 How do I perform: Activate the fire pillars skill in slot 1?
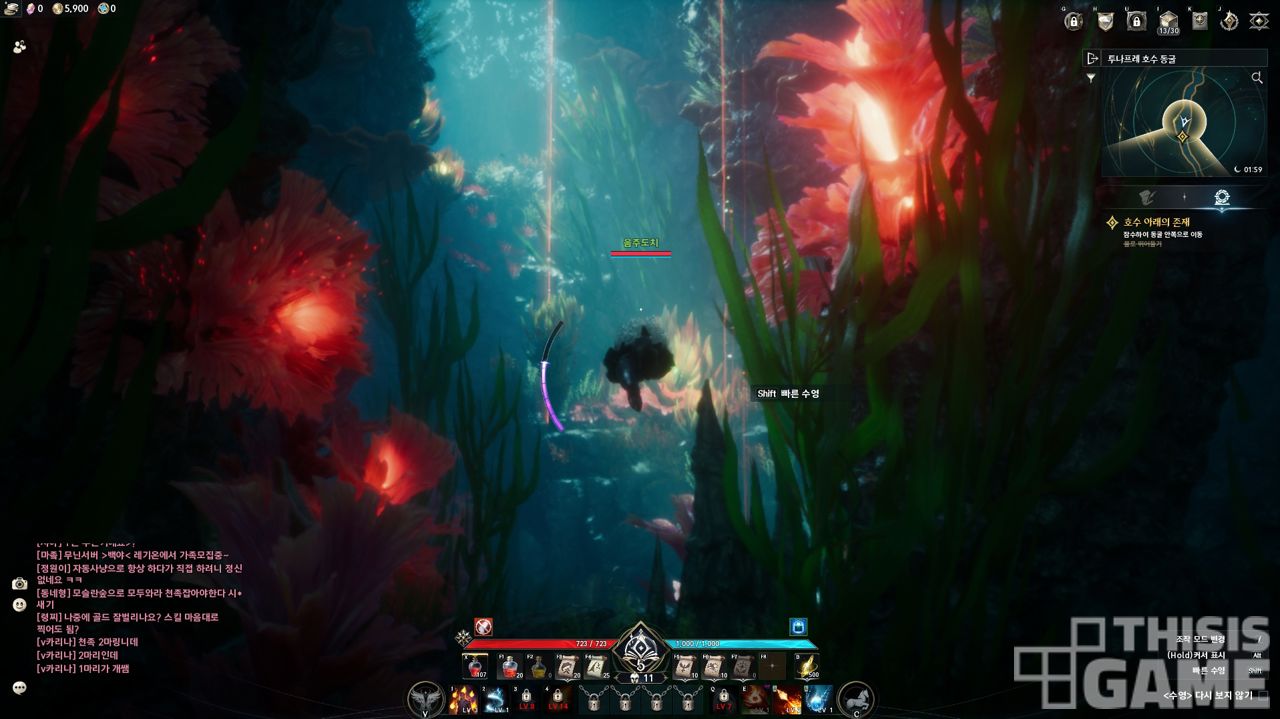(463, 699)
